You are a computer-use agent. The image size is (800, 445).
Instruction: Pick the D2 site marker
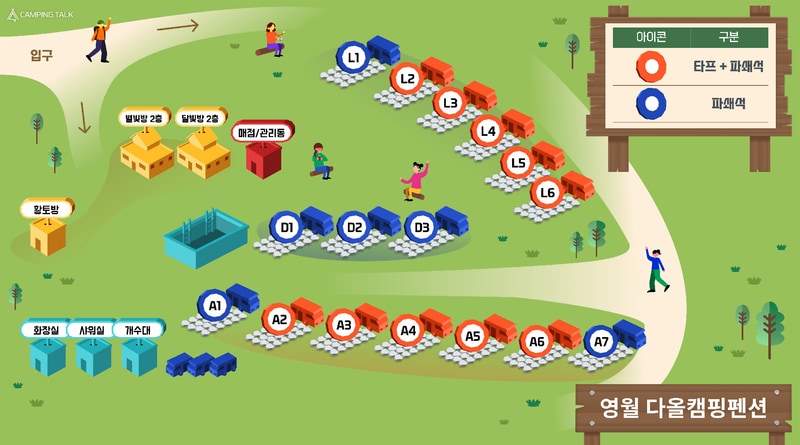coord(354,228)
